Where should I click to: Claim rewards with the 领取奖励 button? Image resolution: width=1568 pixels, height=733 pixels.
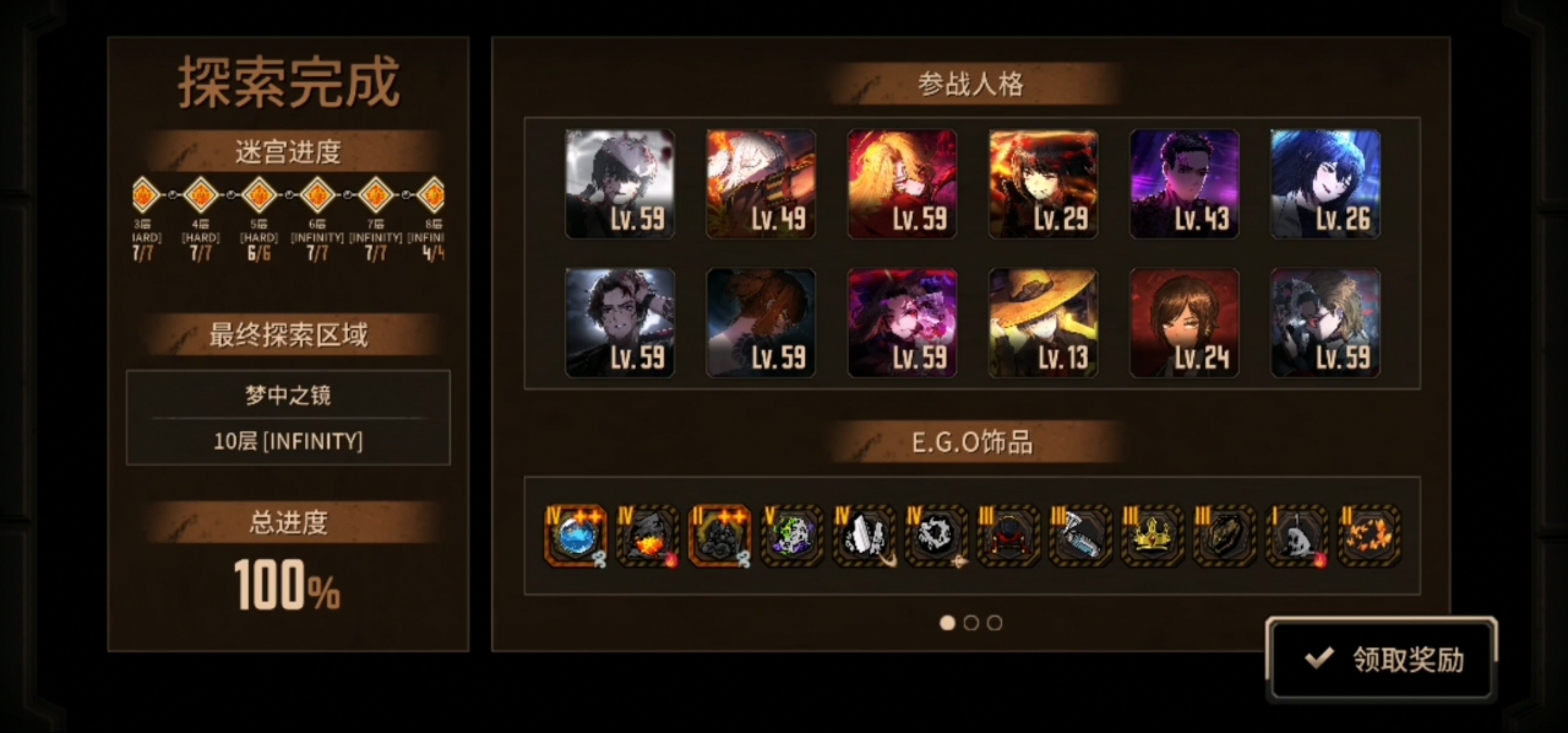[1381, 658]
